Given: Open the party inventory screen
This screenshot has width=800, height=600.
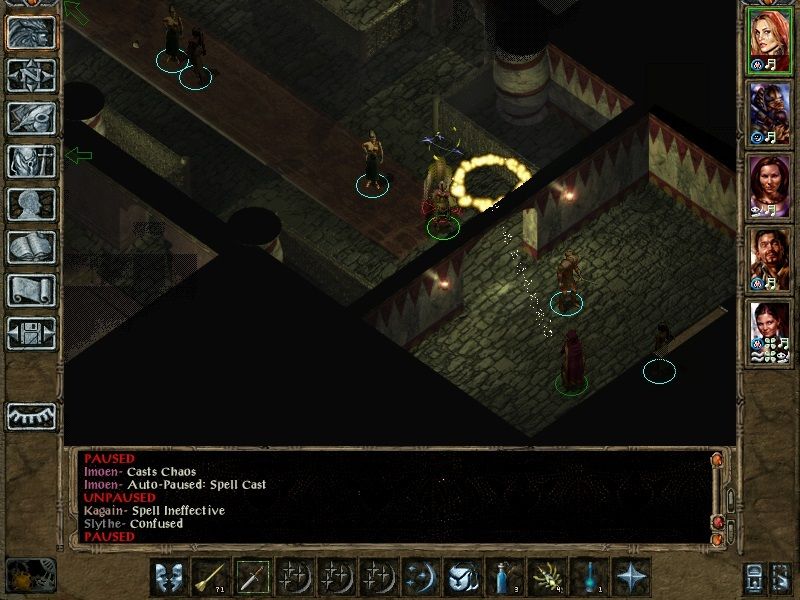Looking at the screenshot, I should 32,160.
